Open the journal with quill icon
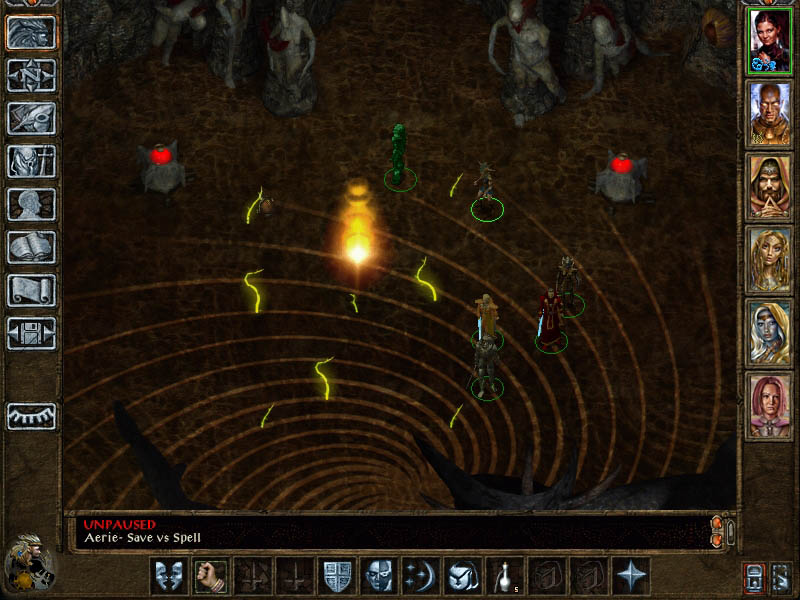Screen dimensions: 800x600 [x=31, y=118]
